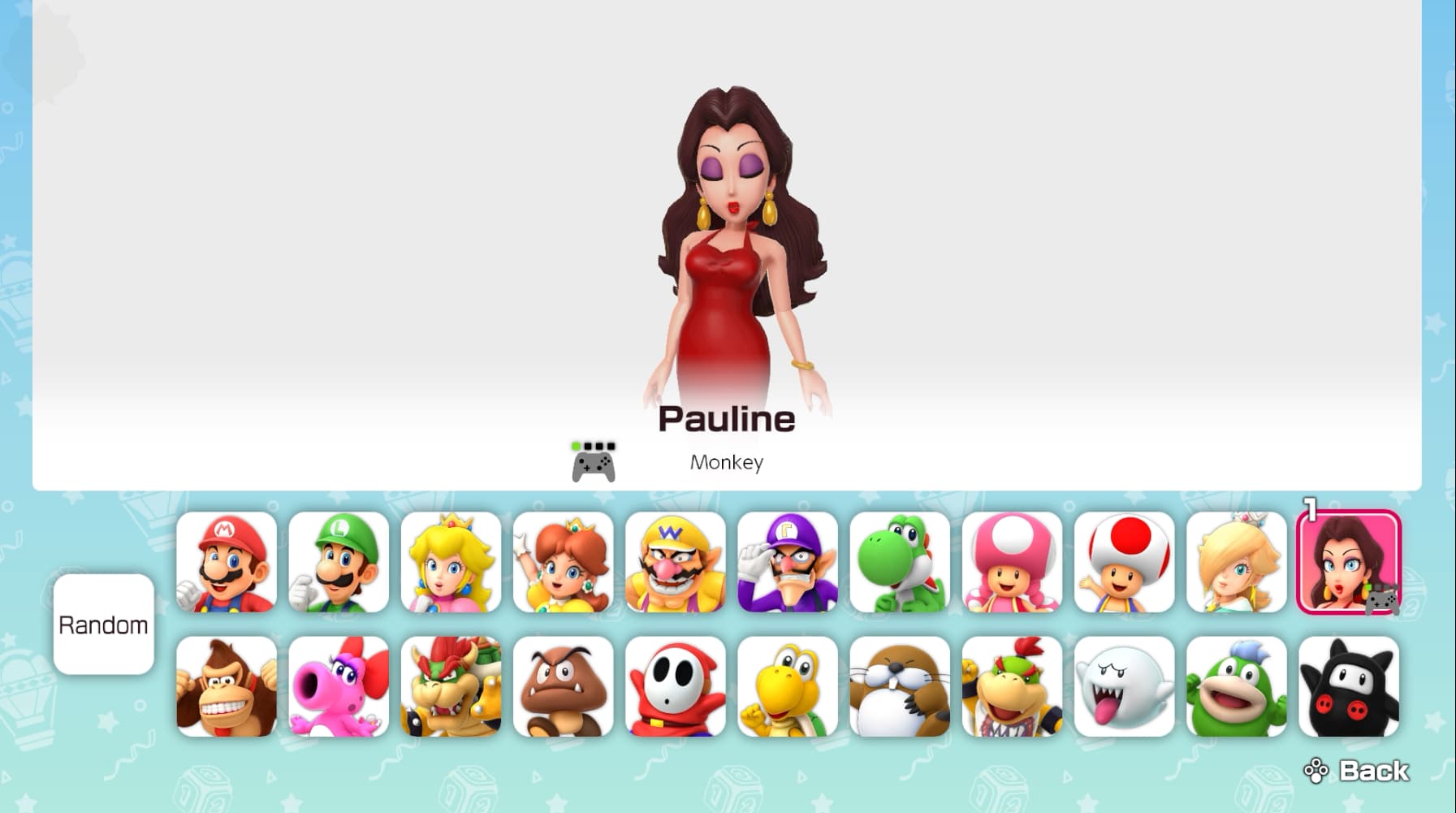Select Boo's character icon
Image resolution: width=1456 pixels, height=813 pixels.
click(x=1125, y=689)
